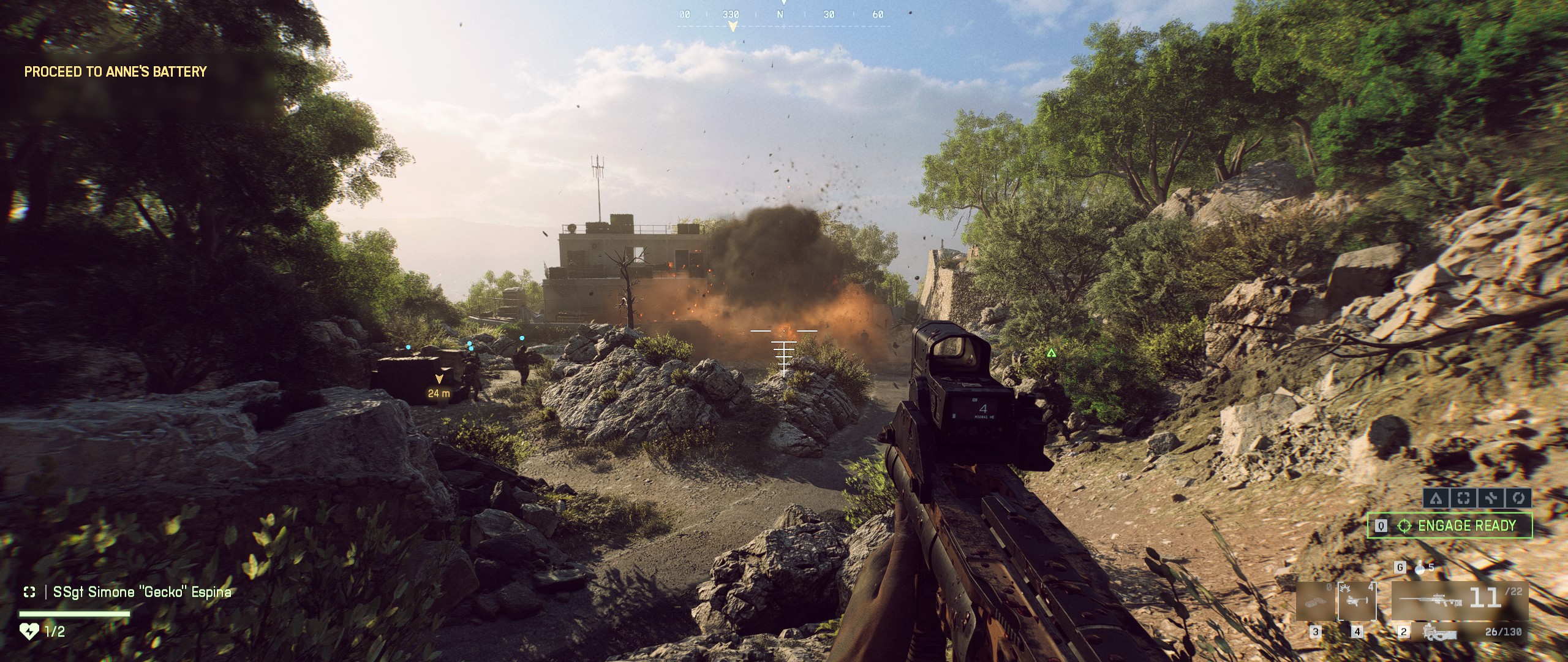Click the class icon beside Espina's name
Screen dimensions: 1568x662
point(29,592)
